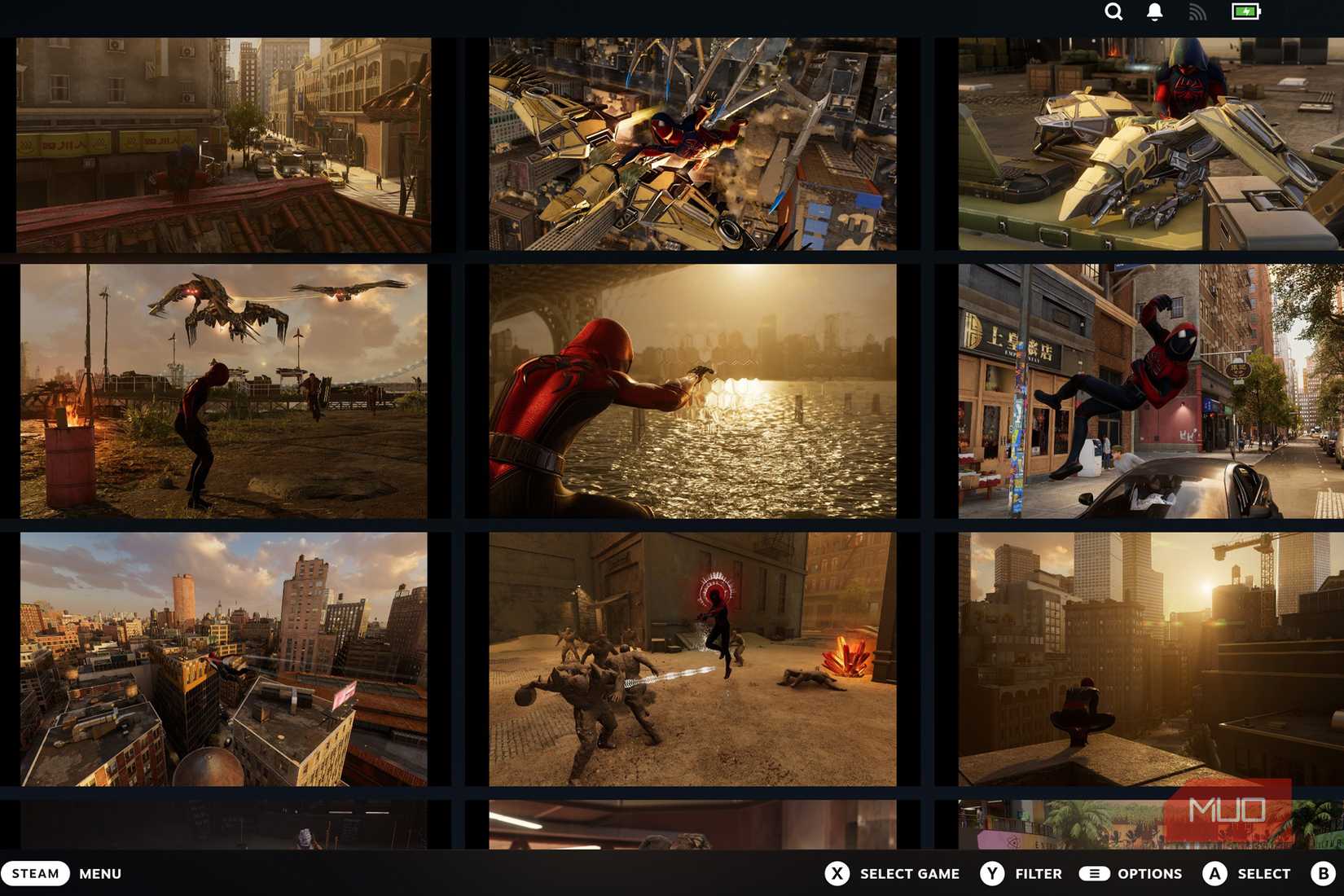Viewport: 1344px width, 896px height.
Task: Click the B button icon bottom right
Action: click(1324, 873)
